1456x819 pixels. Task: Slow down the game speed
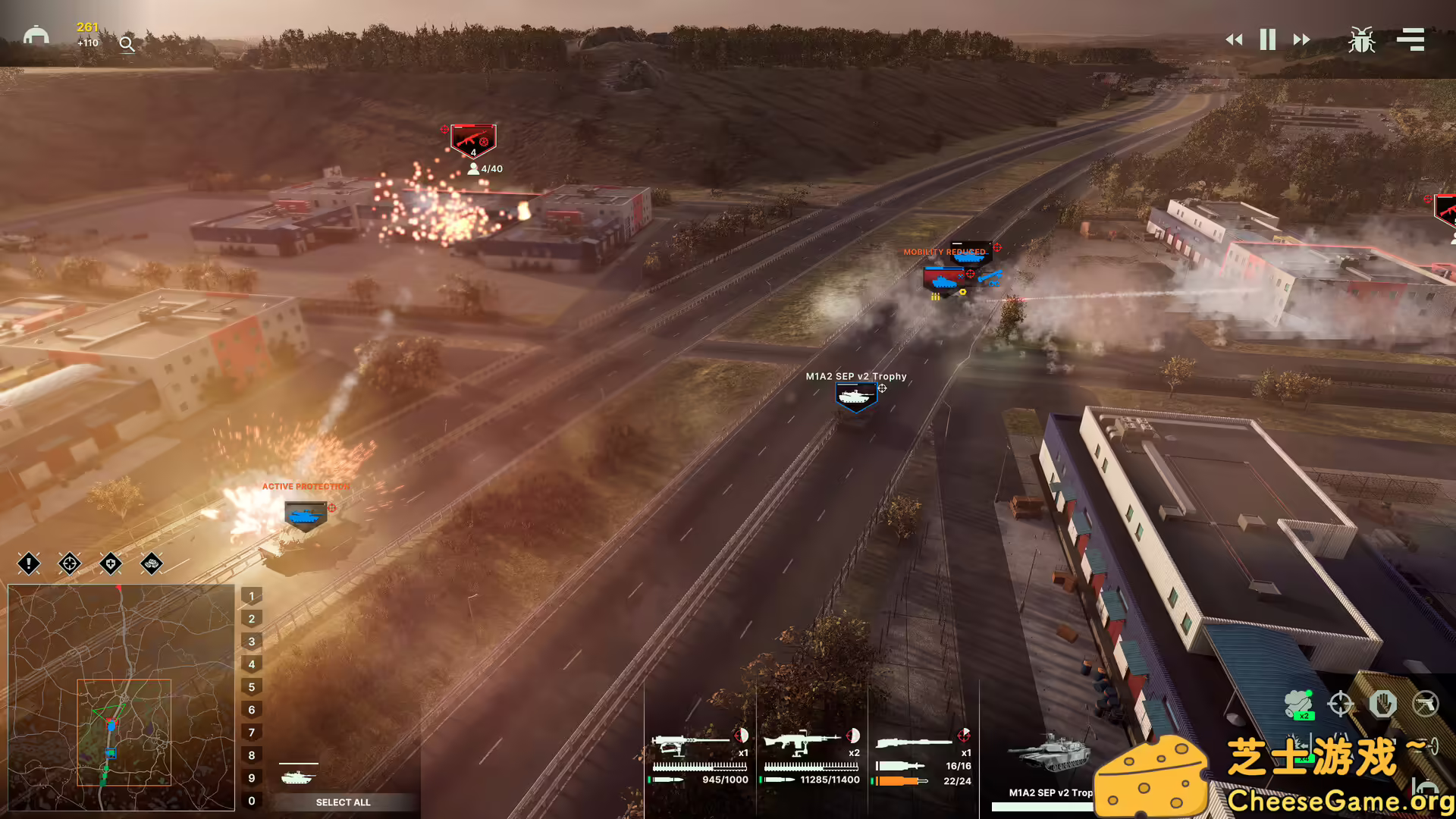tap(1234, 39)
